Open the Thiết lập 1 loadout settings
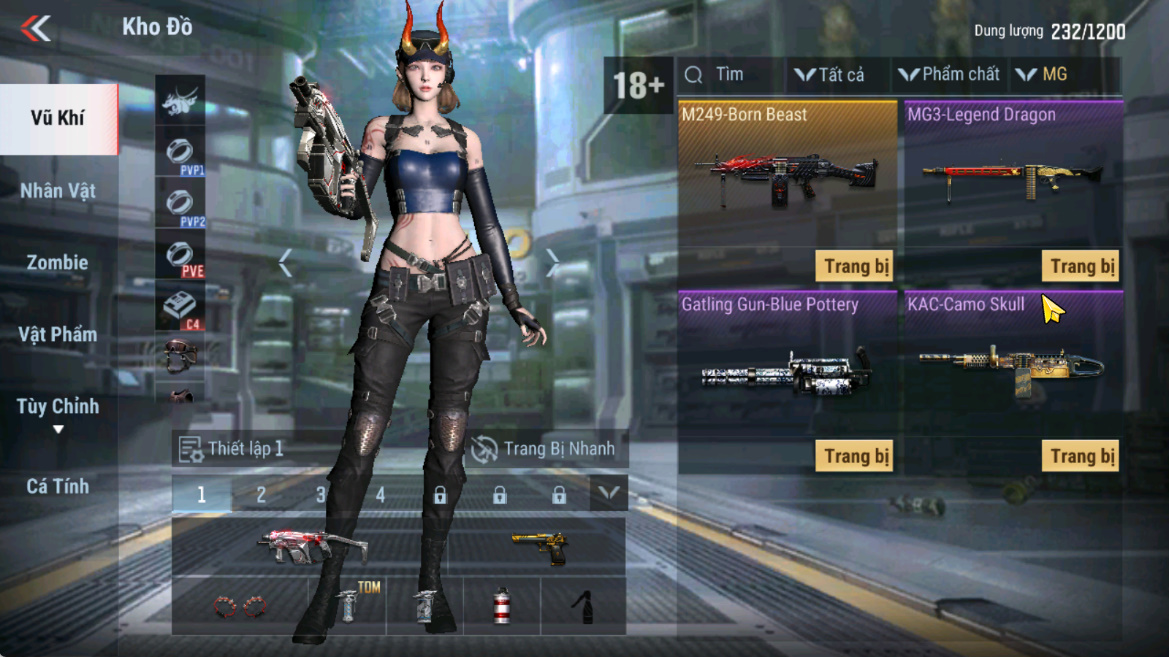 [x=231, y=449]
